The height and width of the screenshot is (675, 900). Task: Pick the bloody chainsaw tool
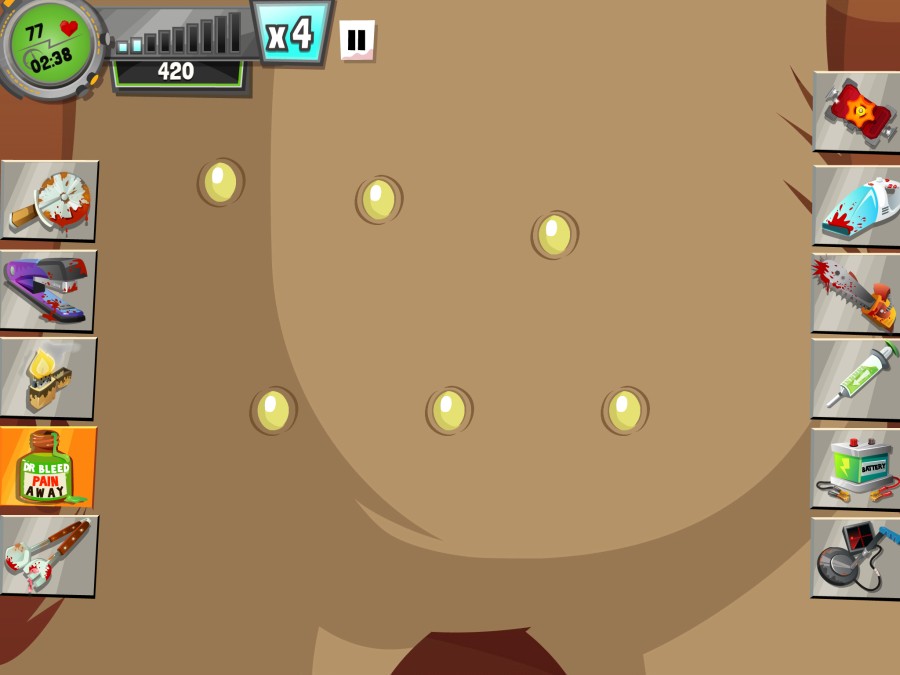(856, 293)
